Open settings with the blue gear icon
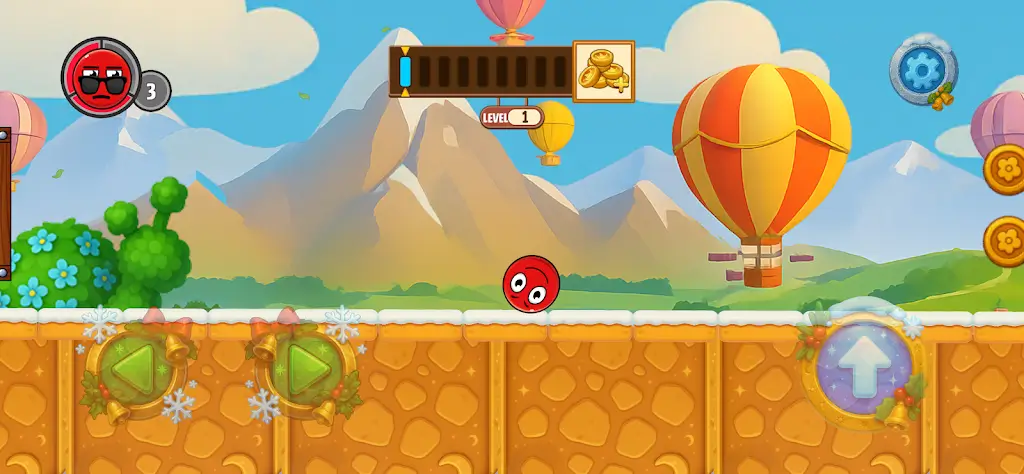Image resolution: width=1024 pixels, height=474 pixels. pos(921,70)
